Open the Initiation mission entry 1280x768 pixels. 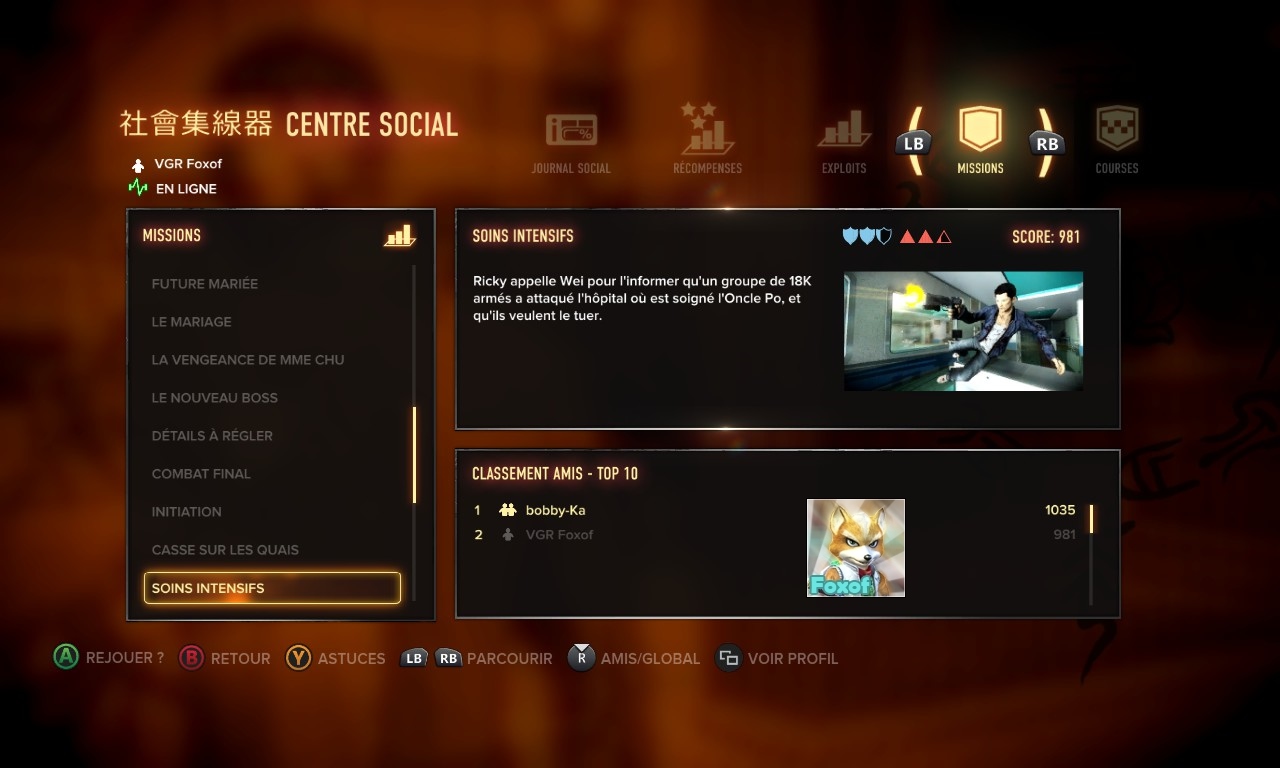[x=186, y=512]
